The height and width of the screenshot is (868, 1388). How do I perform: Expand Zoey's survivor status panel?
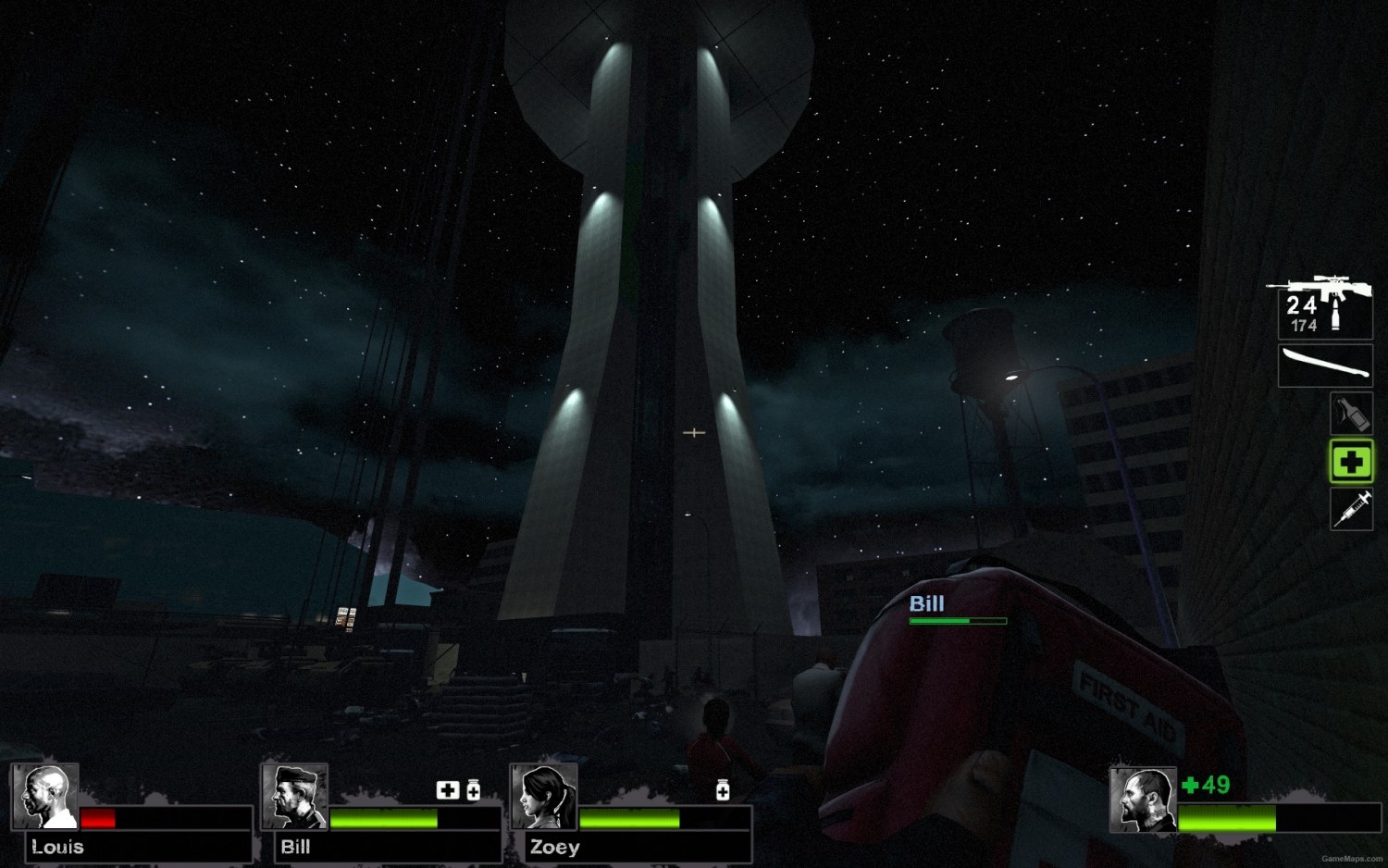click(634, 814)
